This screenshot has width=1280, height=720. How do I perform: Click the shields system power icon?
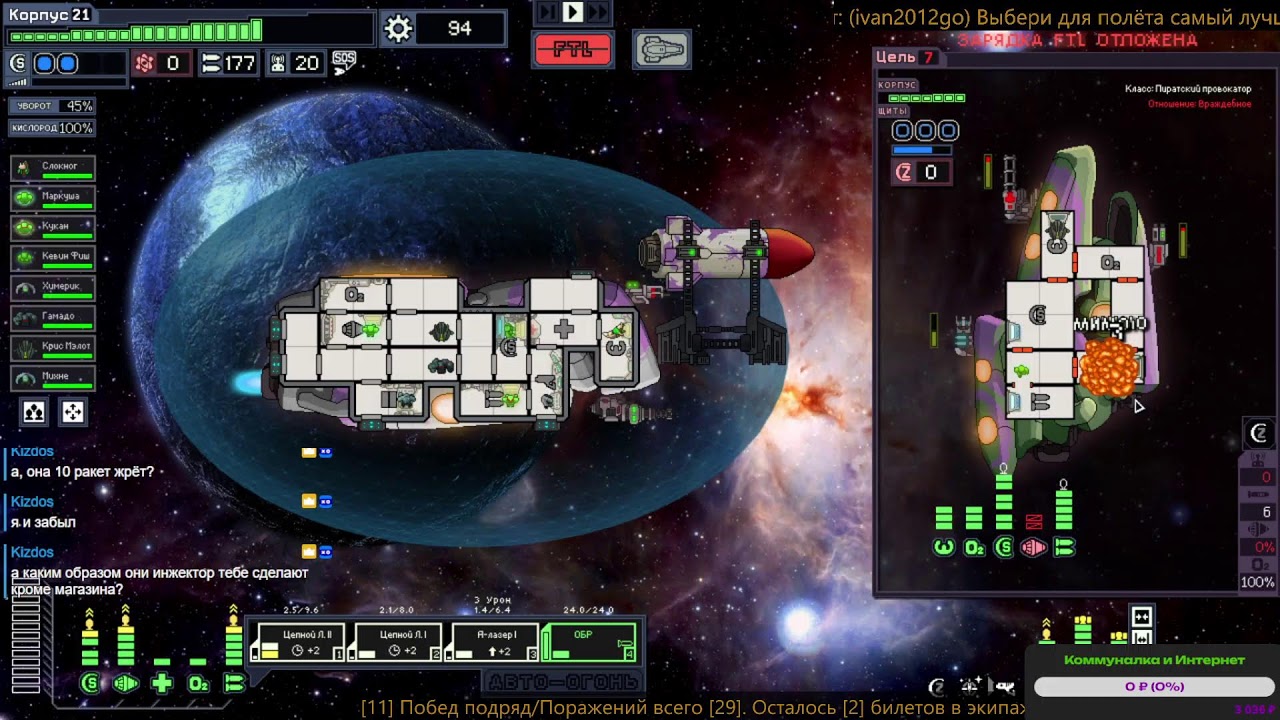[90, 684]
